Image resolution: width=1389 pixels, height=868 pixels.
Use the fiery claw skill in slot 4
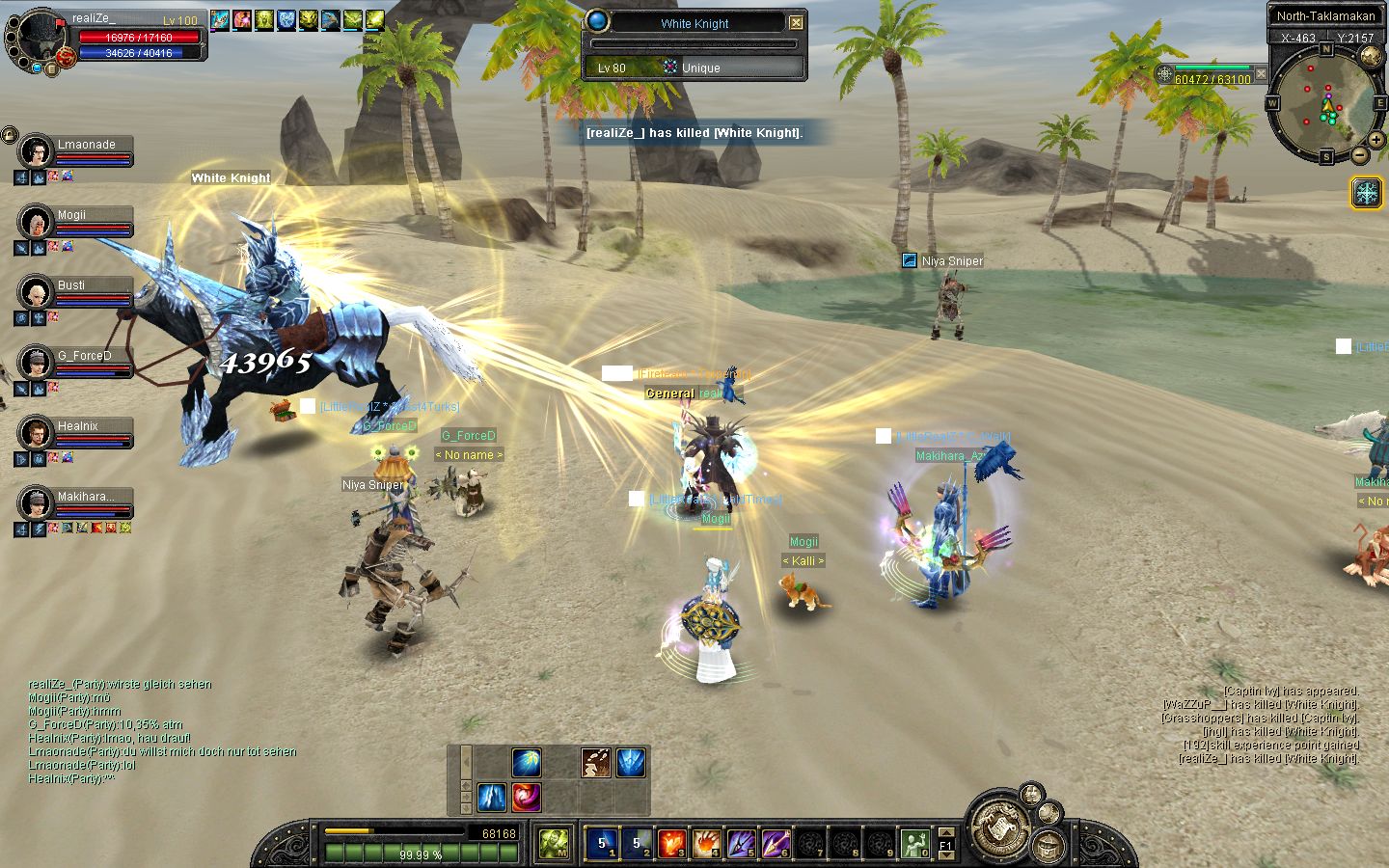pos(706,843)
